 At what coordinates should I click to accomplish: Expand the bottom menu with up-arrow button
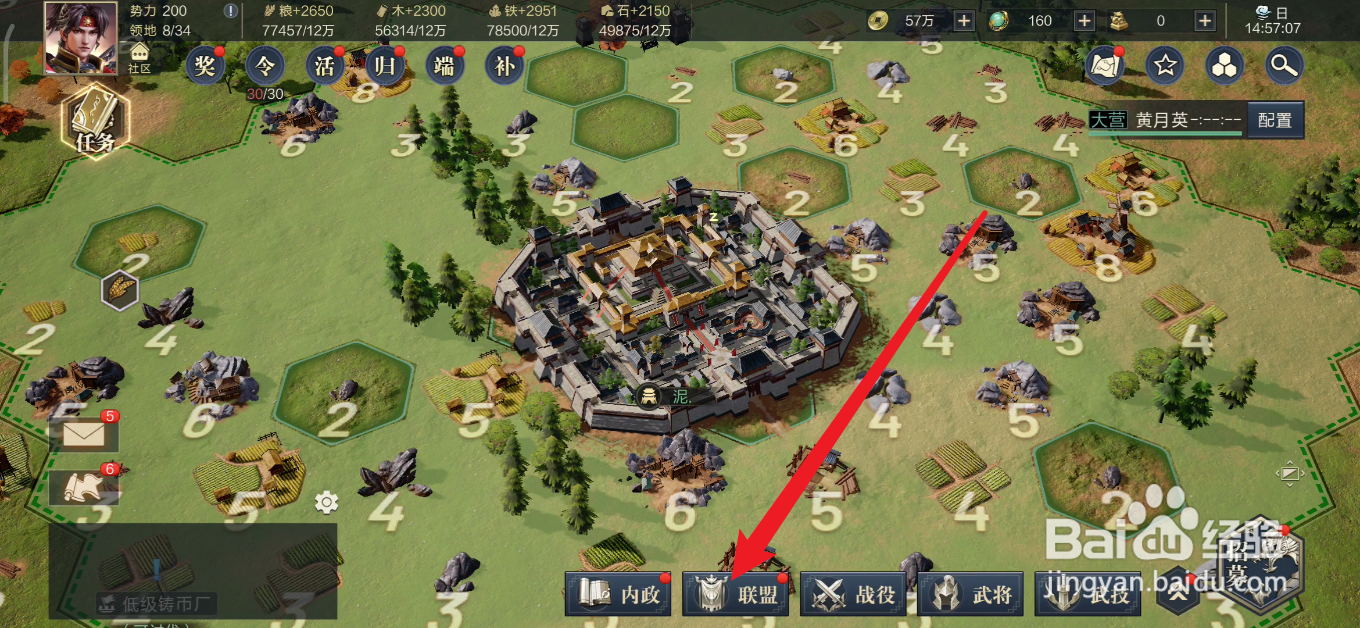pos(1177,595)
